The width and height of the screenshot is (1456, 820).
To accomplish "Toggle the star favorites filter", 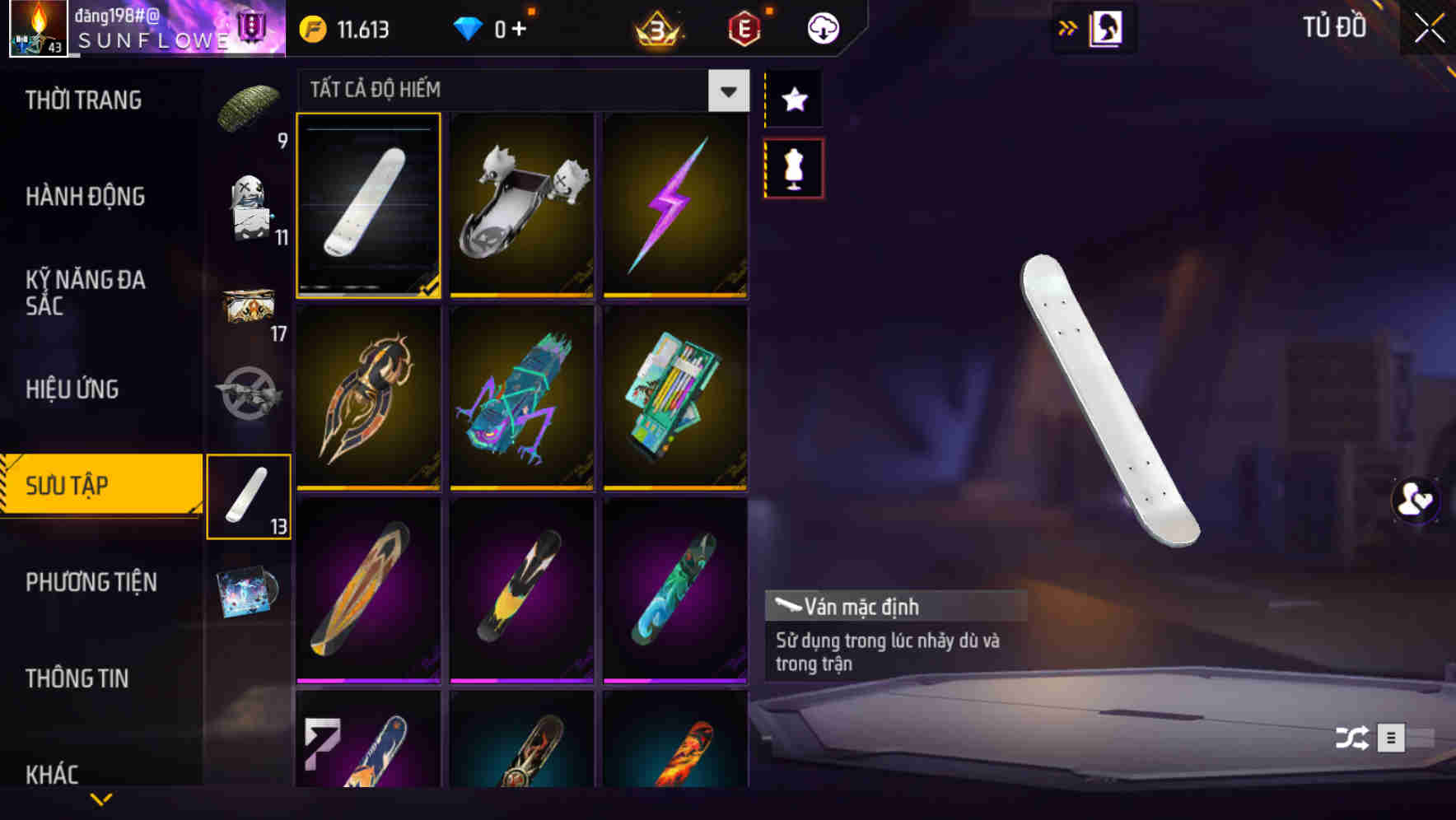I will click(x=793, y=100).
